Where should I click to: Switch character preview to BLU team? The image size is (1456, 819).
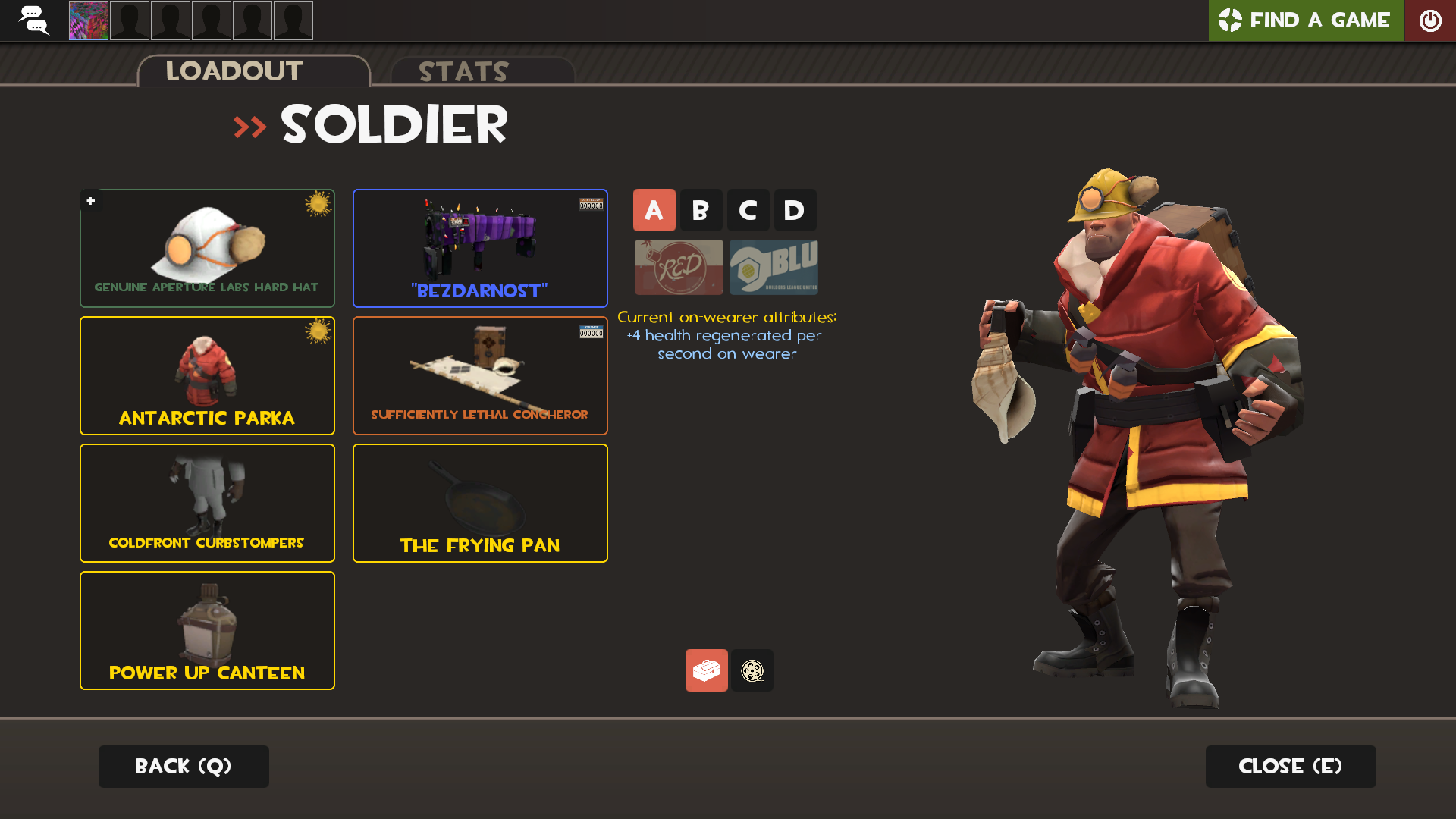[x=773, y=267]
